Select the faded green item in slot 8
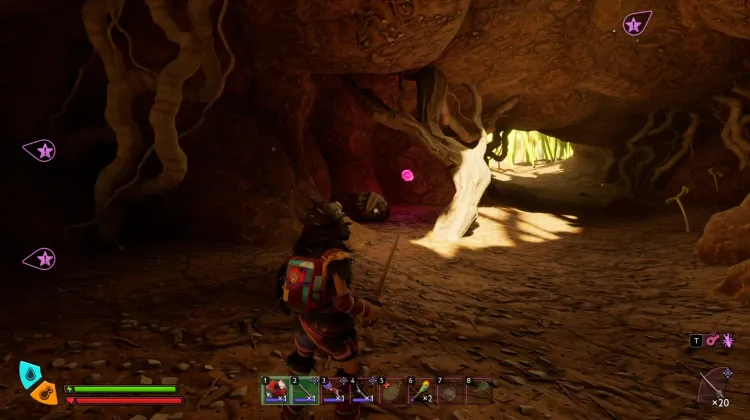The height and width of the screenshot is (420, 750). point(480,391)
